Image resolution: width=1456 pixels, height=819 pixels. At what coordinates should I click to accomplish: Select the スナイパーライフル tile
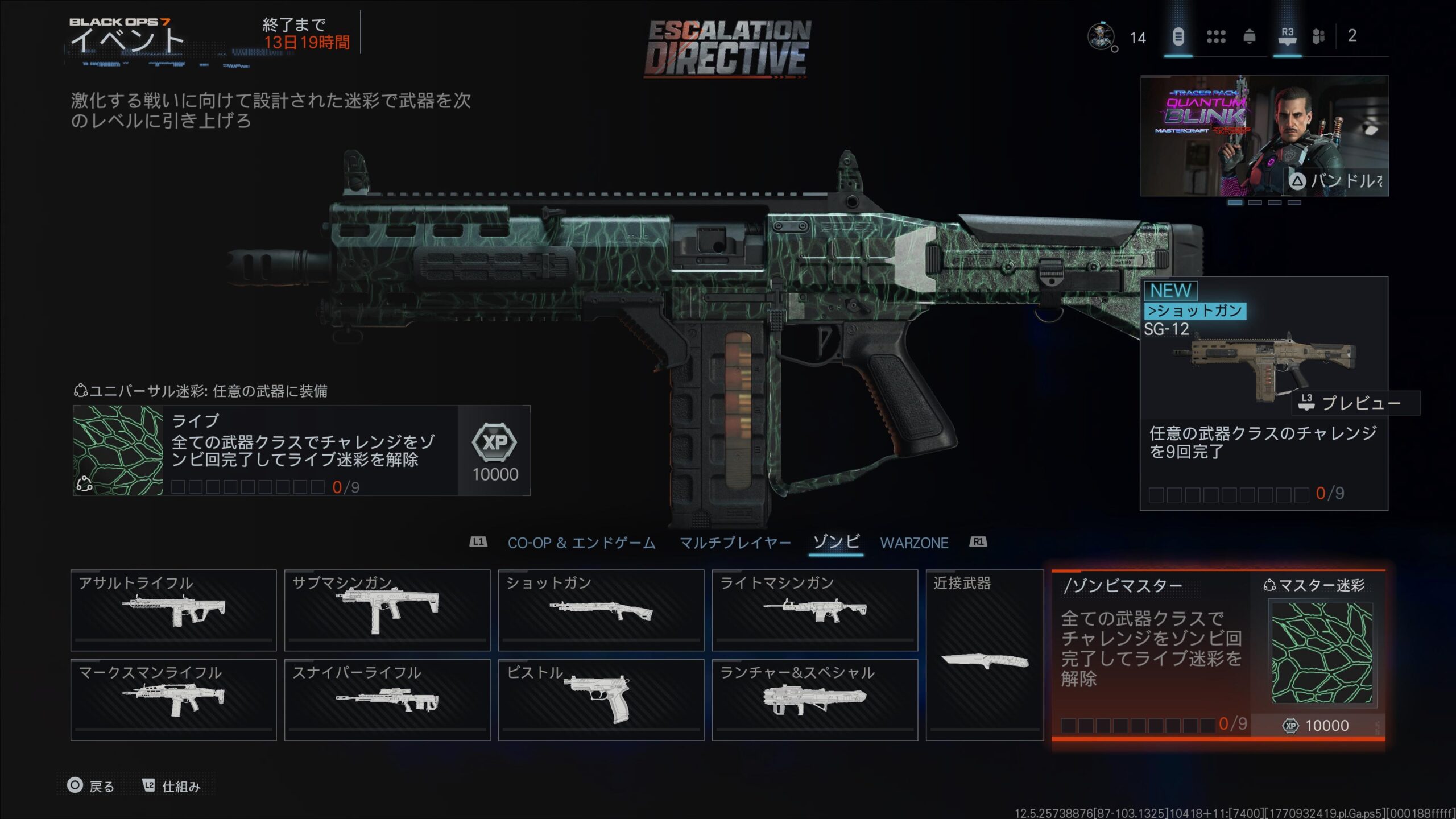click(387, 700)
